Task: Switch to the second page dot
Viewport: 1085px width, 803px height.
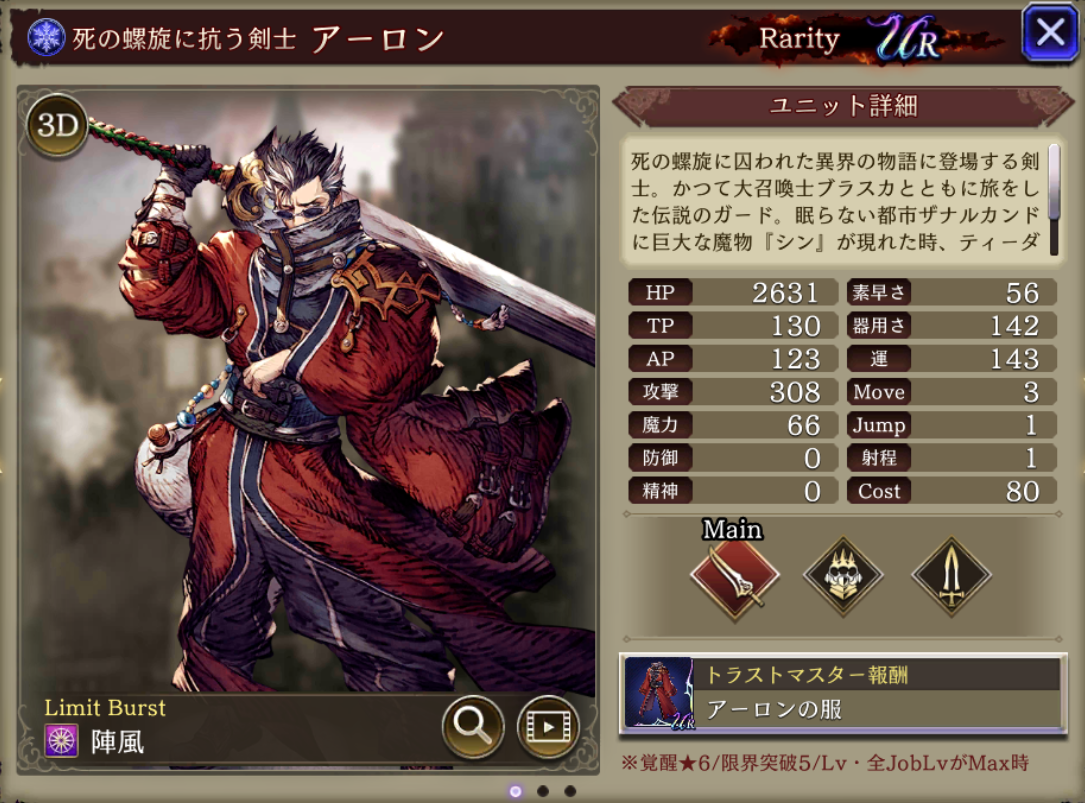Action: (x=542, y=791)
